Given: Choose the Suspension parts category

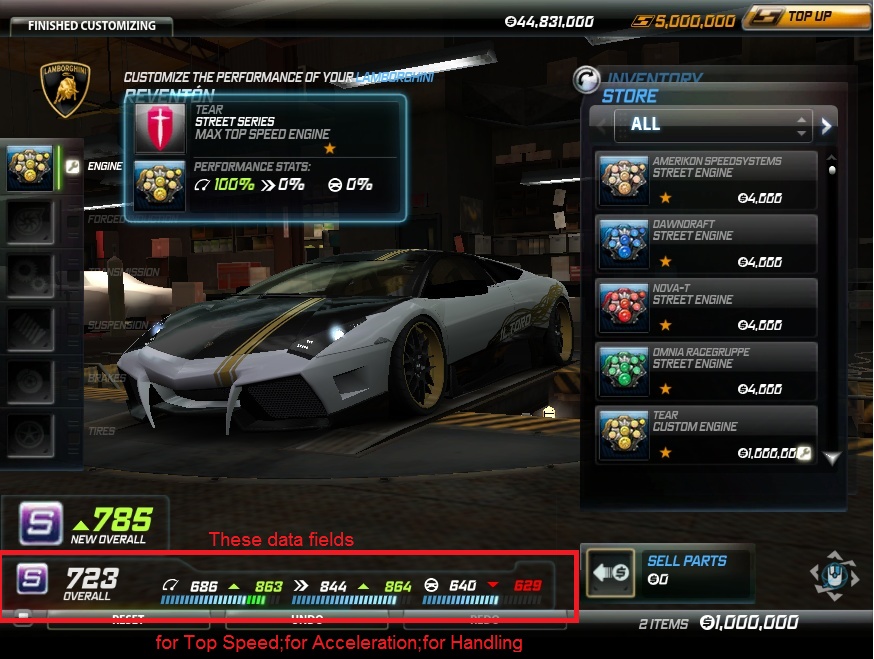Looking at the screenshot, I should (x=30, y=327).
